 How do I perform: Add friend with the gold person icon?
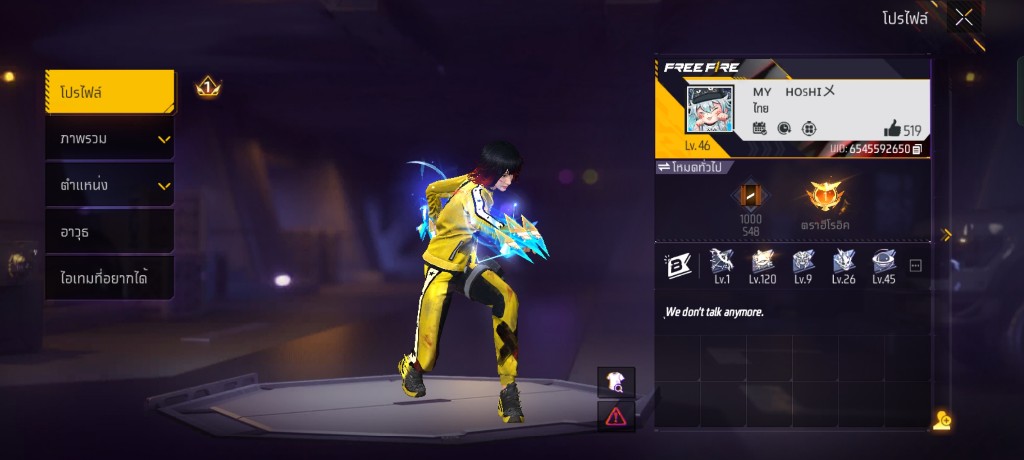pyautogui.click(x=941, y=420)
